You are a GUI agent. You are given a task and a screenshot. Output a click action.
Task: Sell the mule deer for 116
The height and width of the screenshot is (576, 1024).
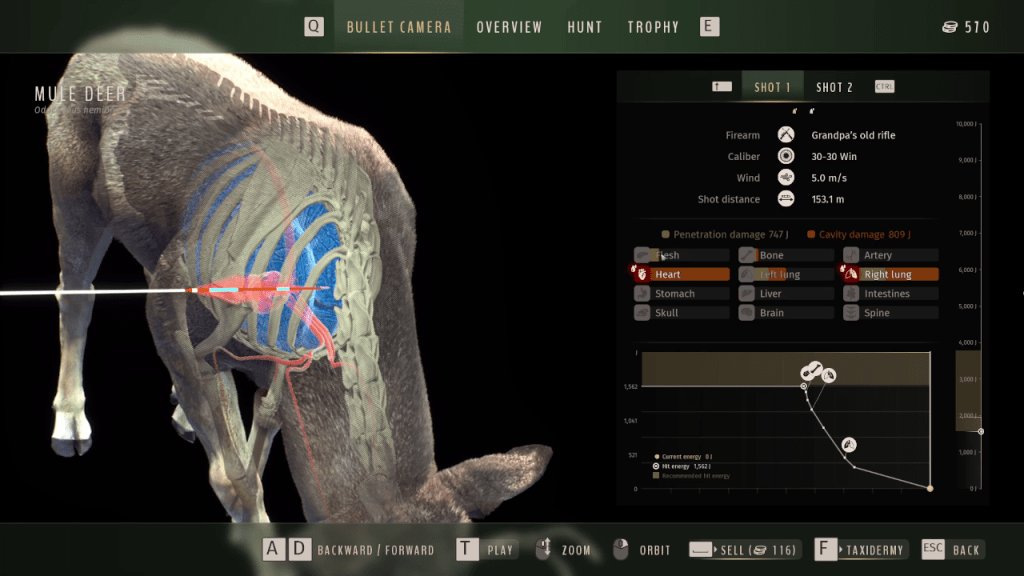pos(744,549)
